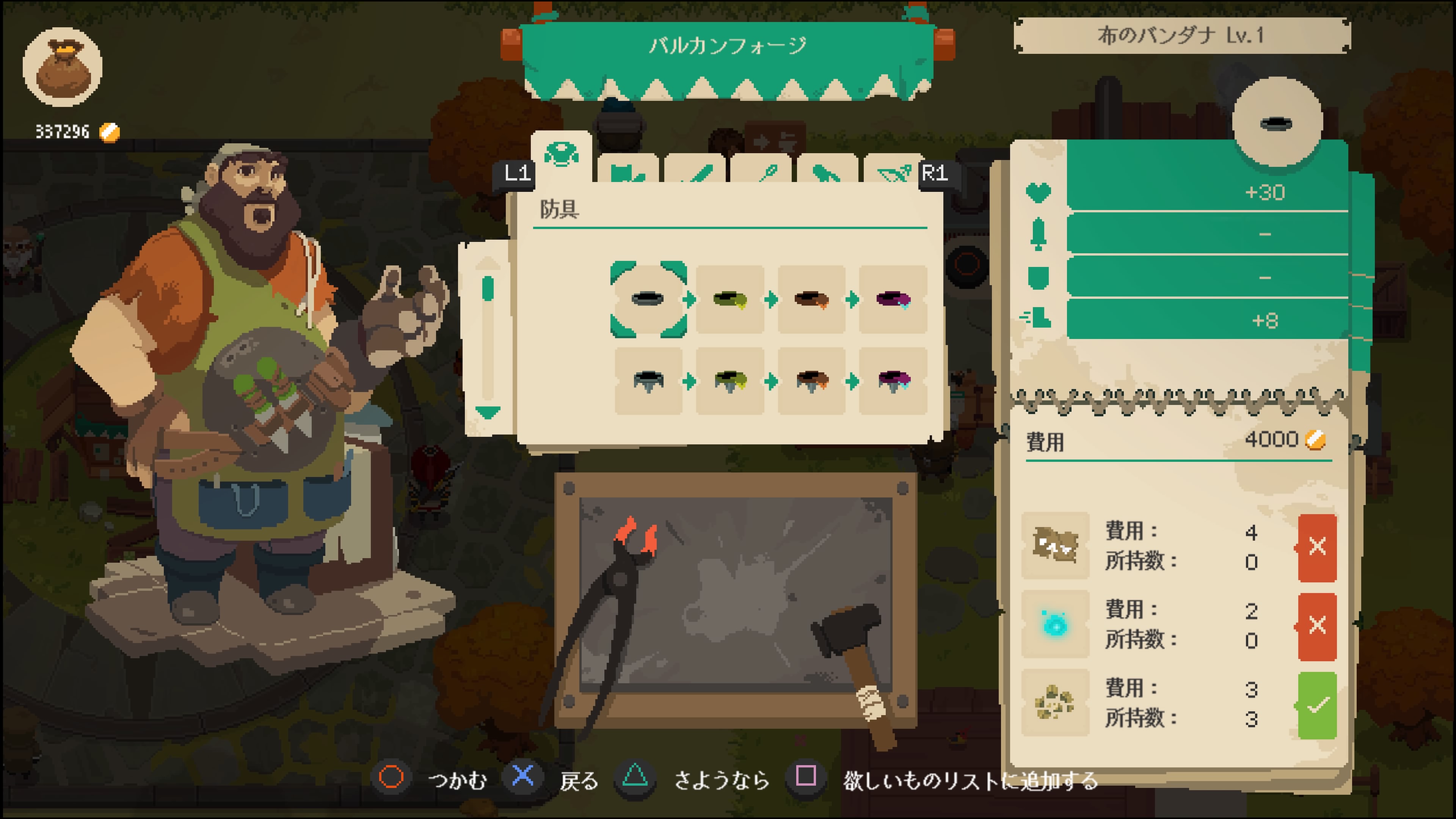Select the torn cloth material slot

coord(1055,546)
